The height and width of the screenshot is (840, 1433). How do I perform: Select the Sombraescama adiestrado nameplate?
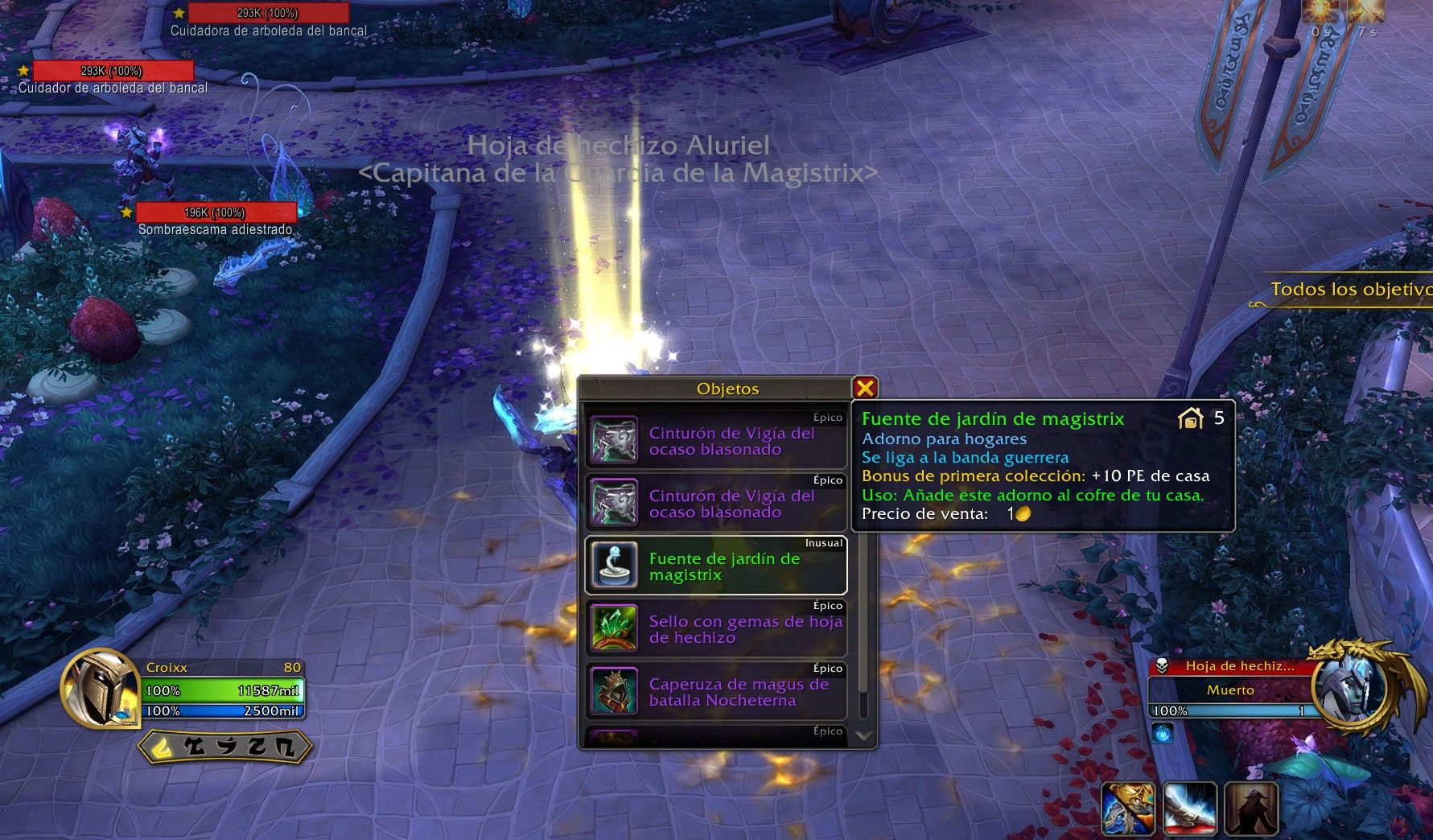point(216,212)
